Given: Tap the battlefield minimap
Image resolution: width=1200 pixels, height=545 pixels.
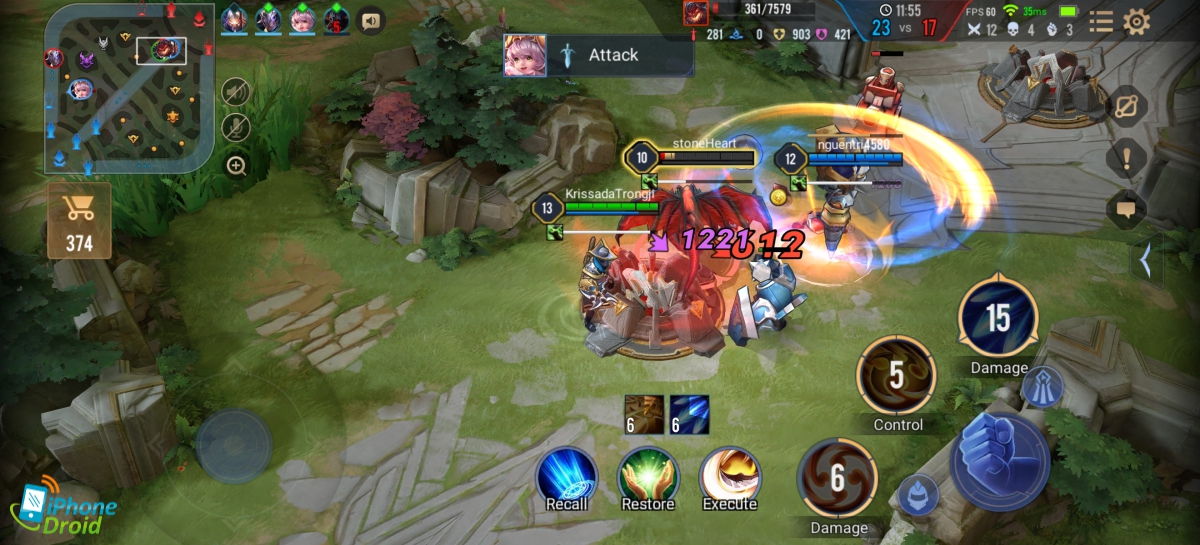Looking at the screenshot, I should click(x=128, y=88).
